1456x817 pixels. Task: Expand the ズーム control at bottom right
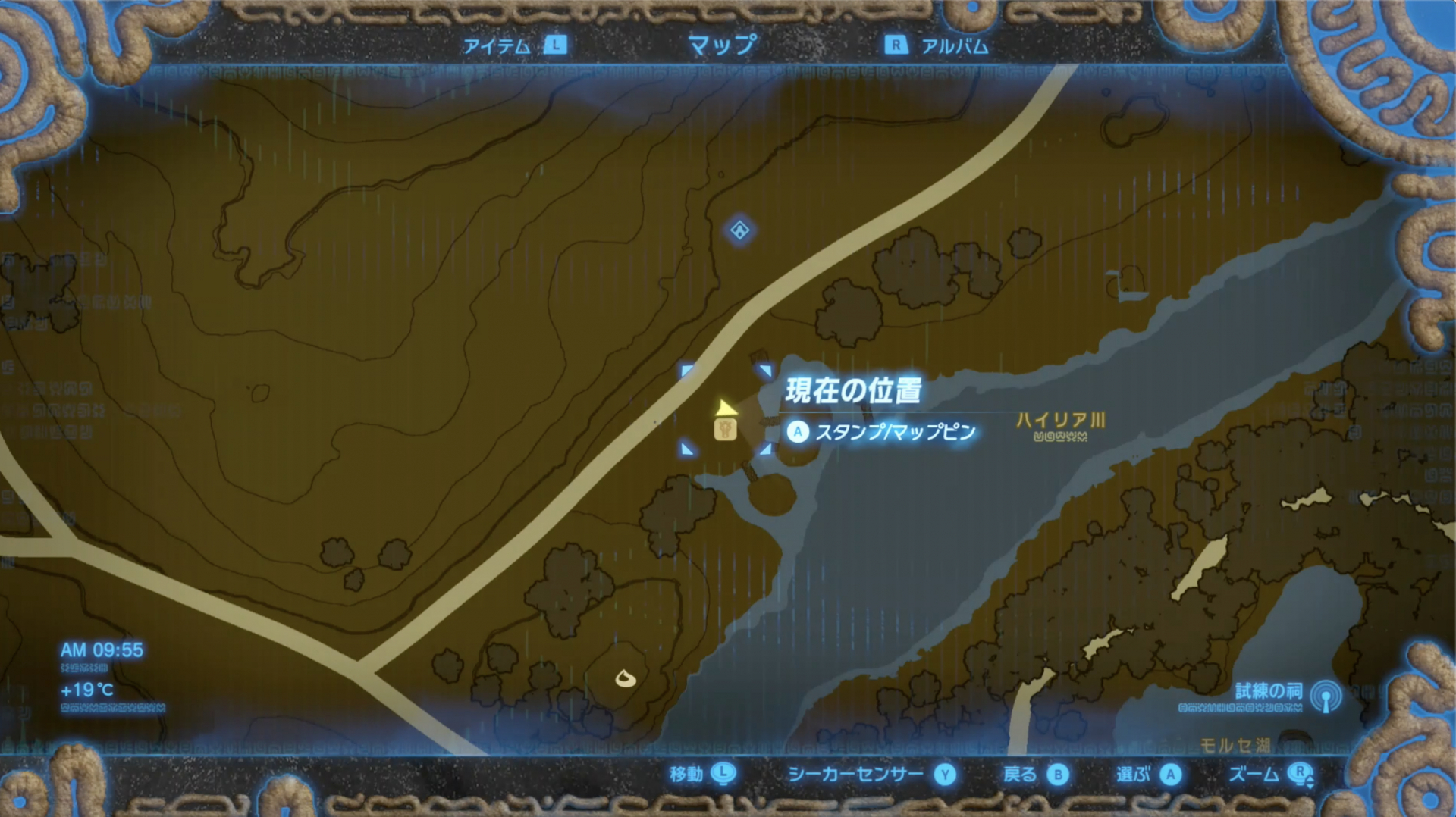[x=1303, y=775]
